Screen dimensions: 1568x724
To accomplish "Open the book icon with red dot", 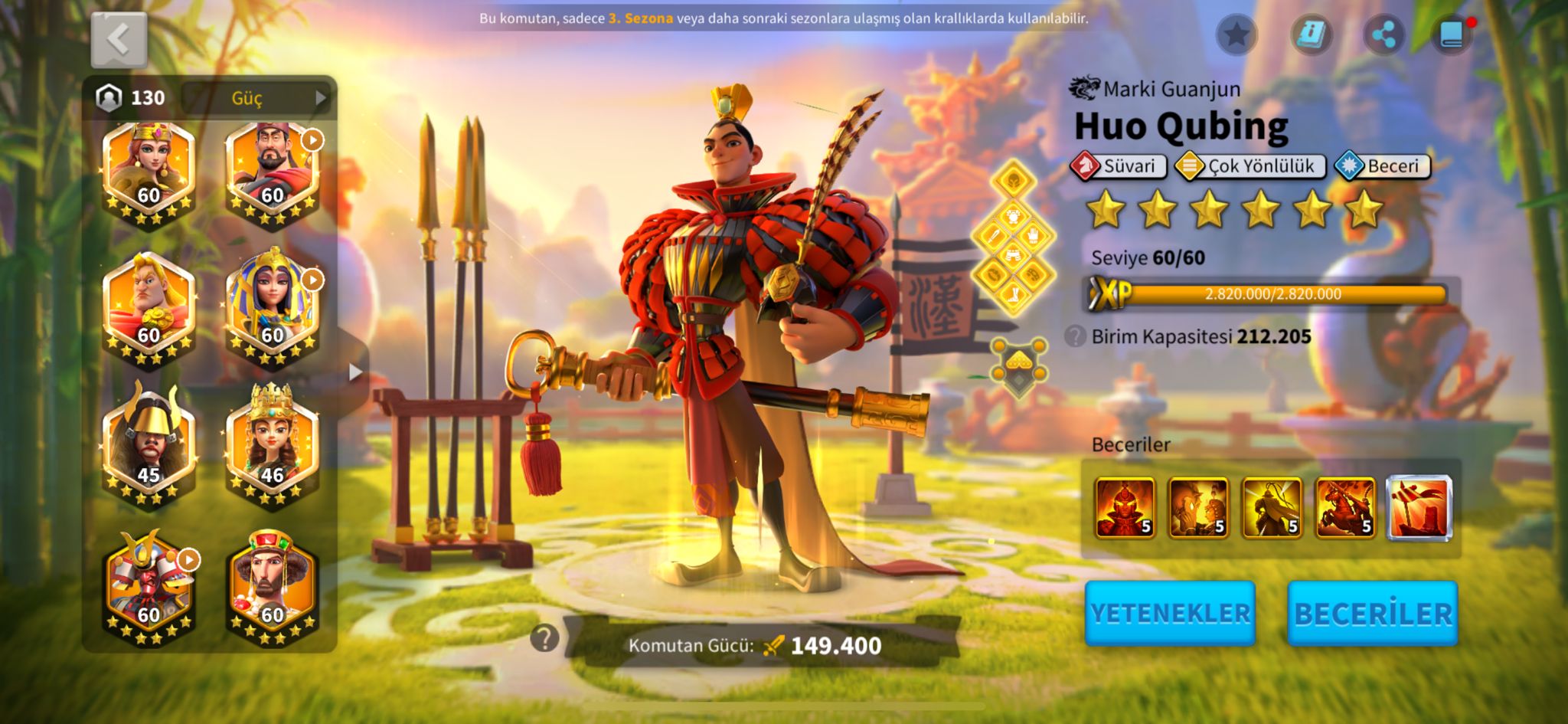I will (x=1452, y=34).
